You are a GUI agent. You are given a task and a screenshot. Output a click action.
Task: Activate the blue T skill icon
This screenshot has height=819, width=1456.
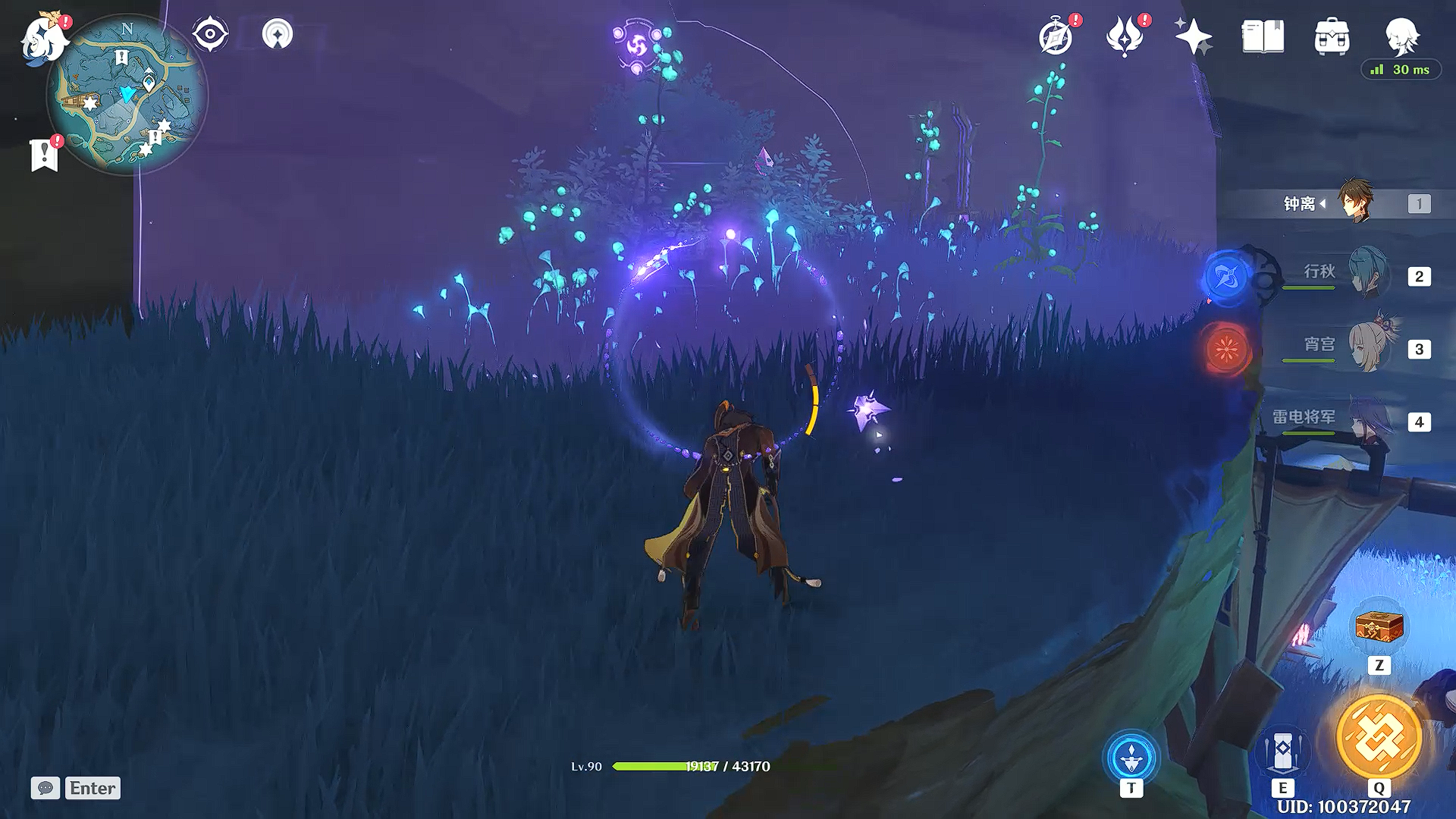point(1131,757)
